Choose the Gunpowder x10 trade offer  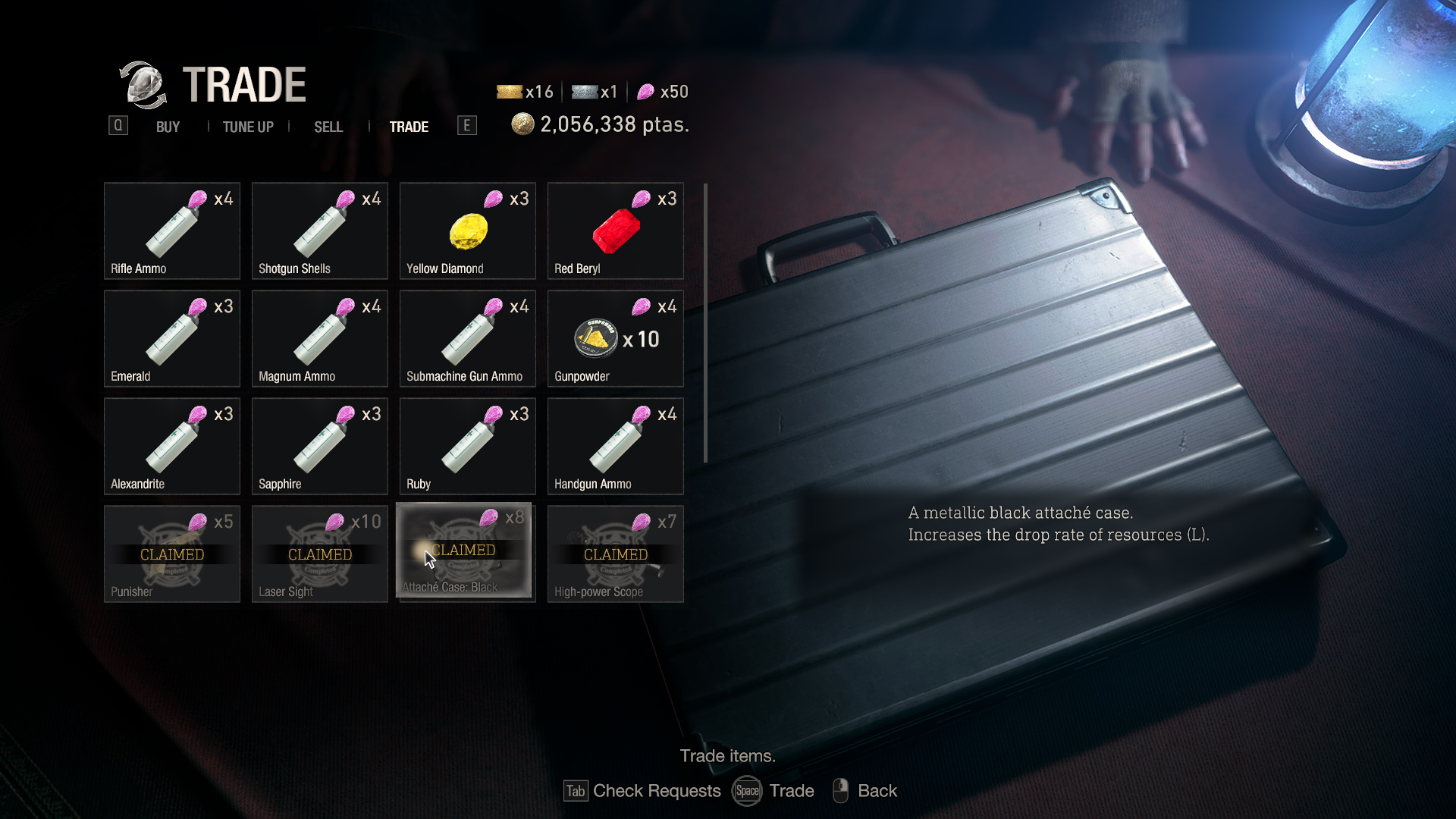click(615, 338)
